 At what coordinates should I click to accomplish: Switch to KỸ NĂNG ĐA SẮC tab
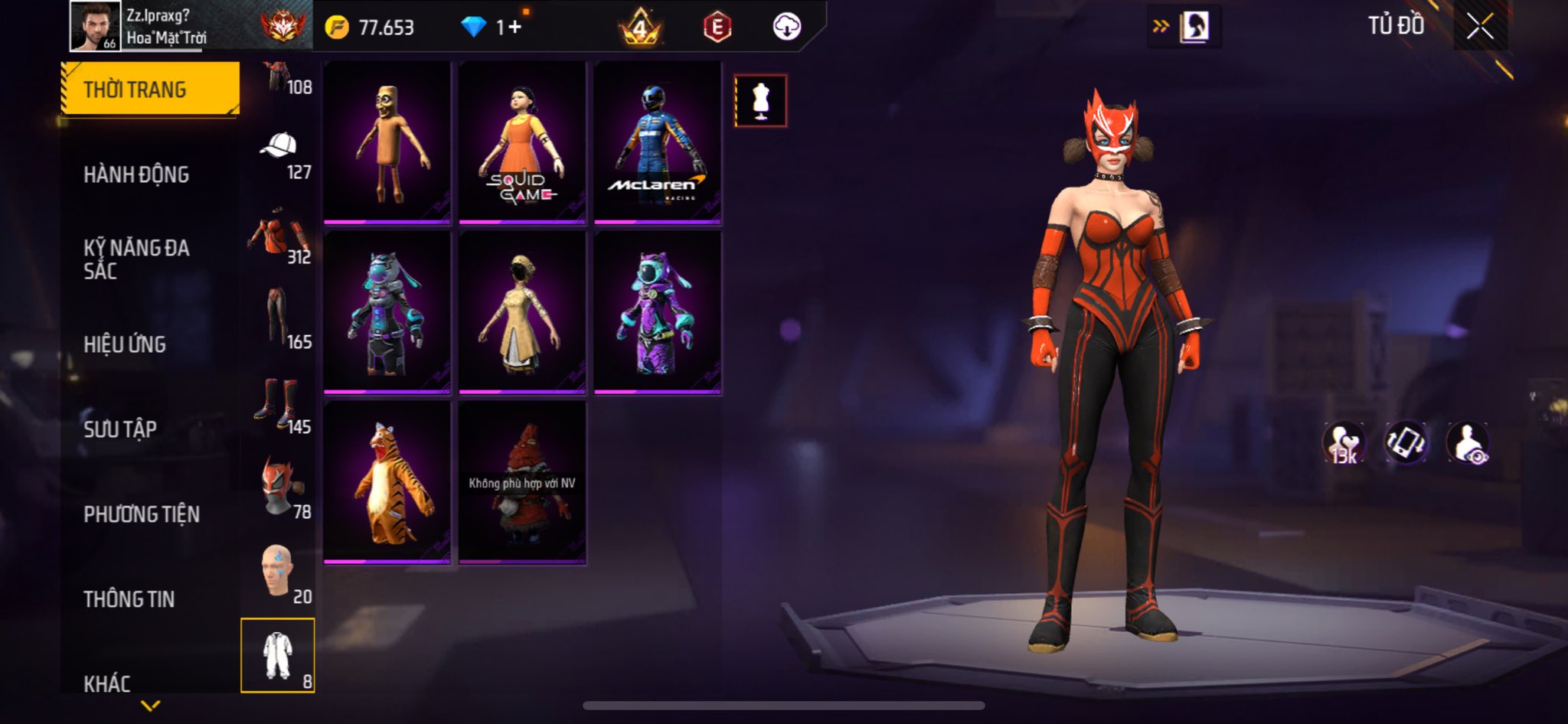tap(136, 259)
